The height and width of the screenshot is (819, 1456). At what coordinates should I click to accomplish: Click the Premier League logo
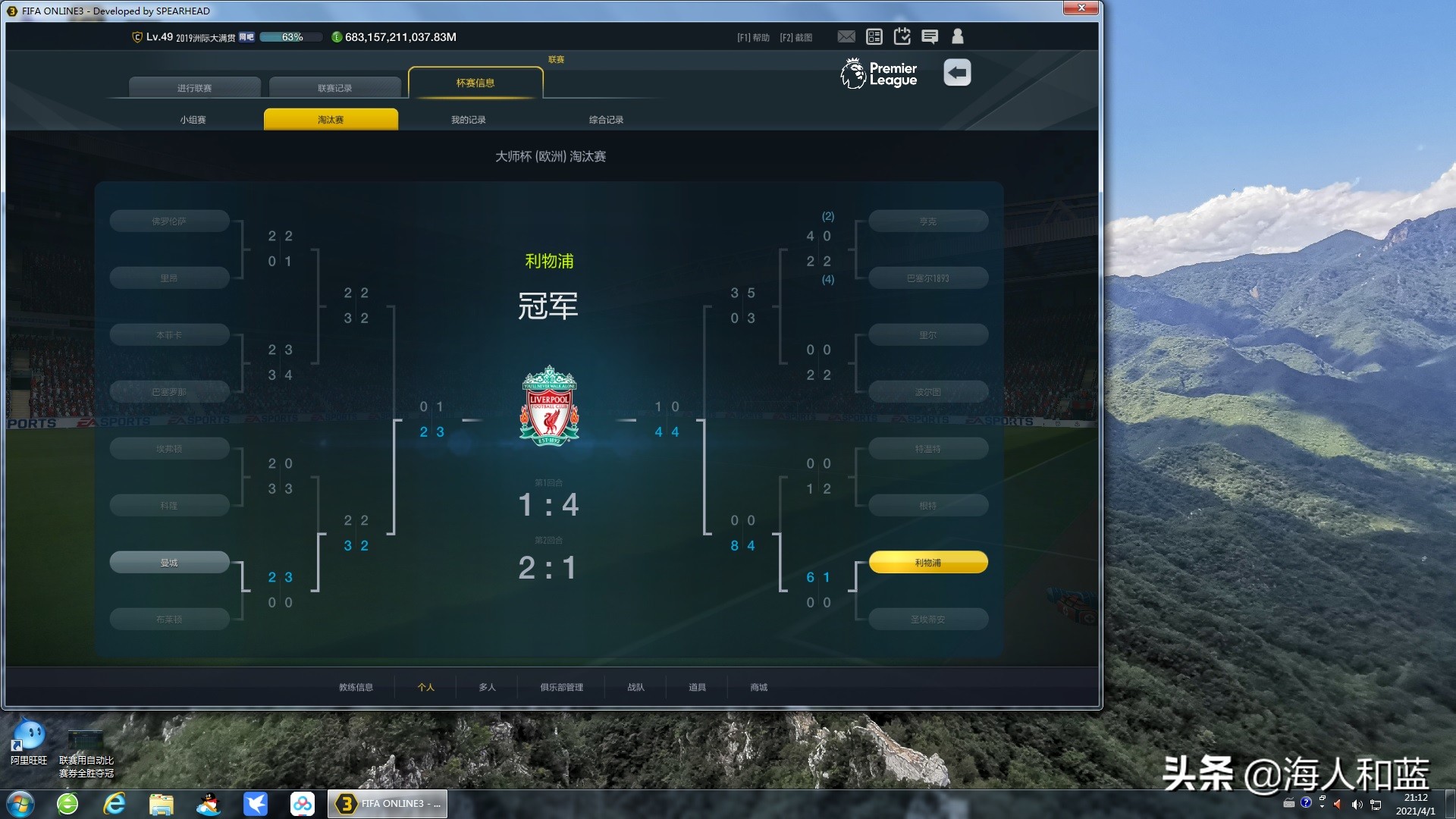coord(877,74)
